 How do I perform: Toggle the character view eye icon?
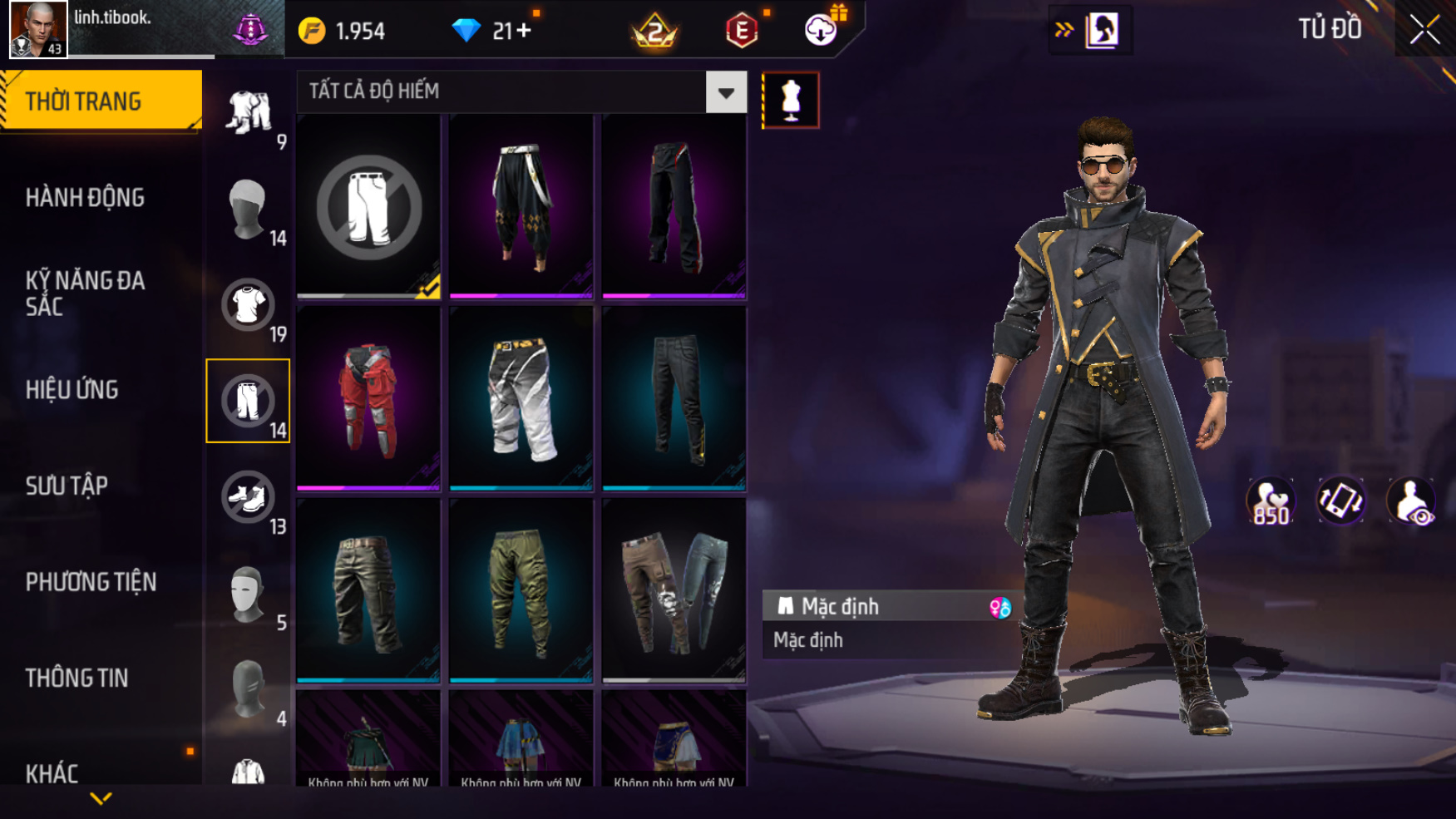(1411, 501)
